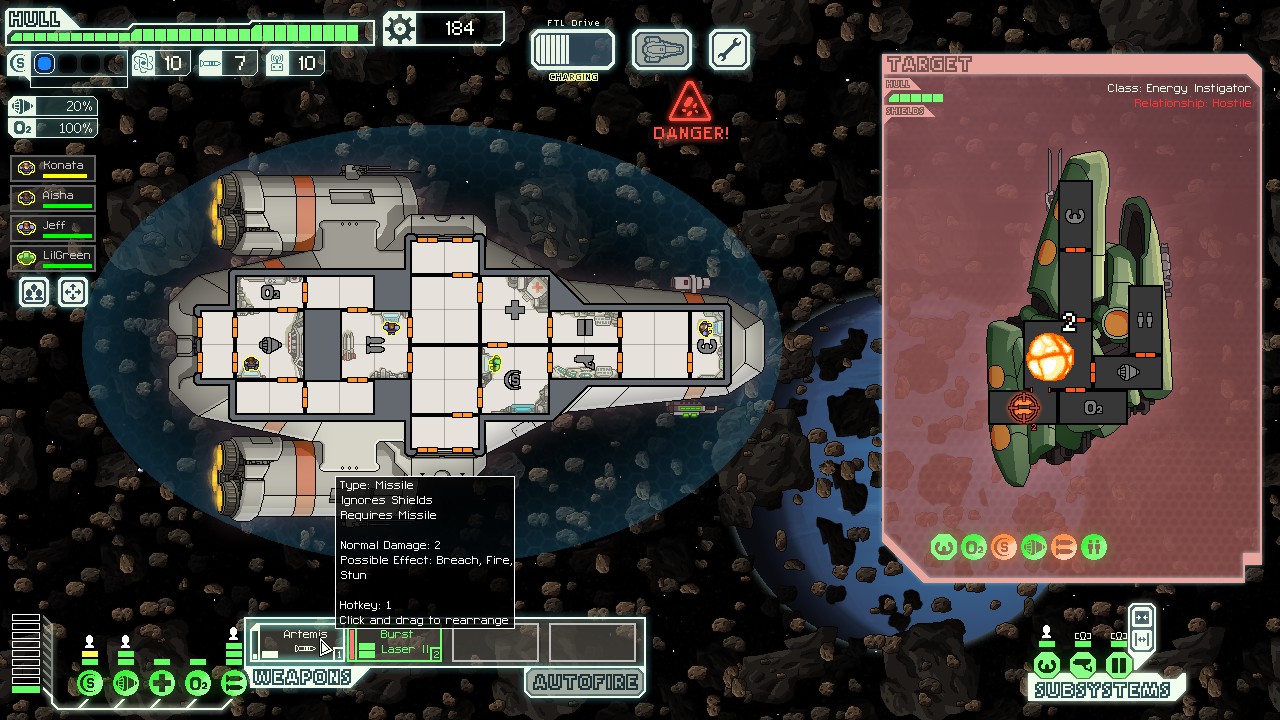
Task: Click the medbay system power icon
Action: 162,684
